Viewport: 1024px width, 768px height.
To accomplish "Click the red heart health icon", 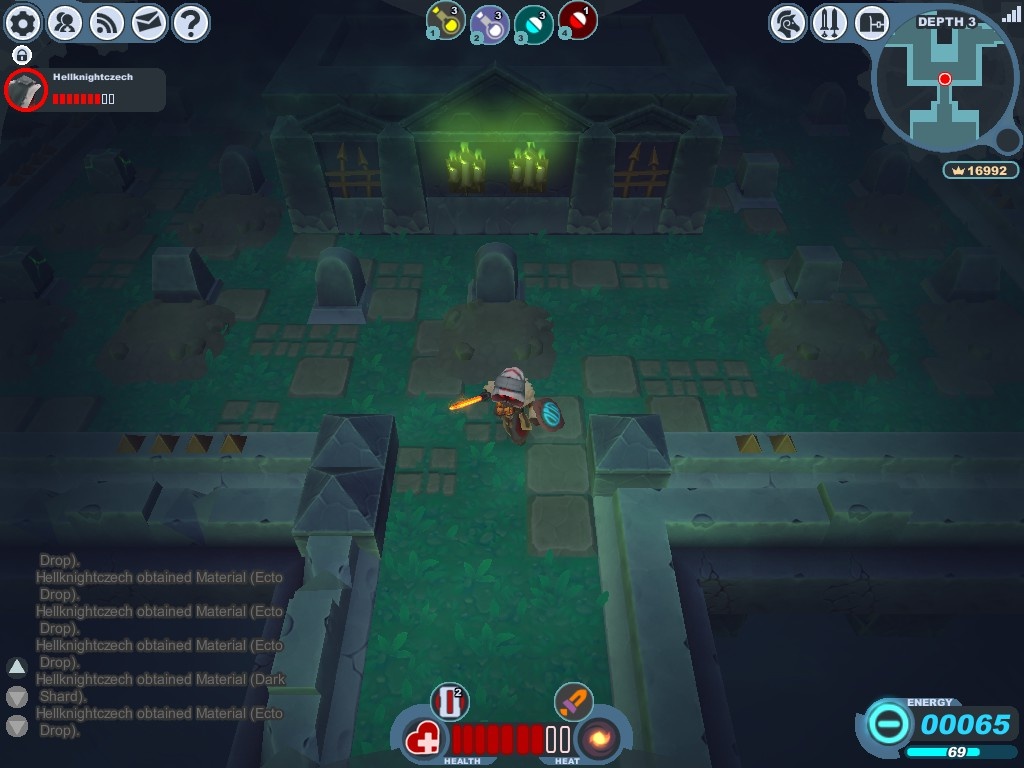I will pyautogui.click(x=425, y=741).
